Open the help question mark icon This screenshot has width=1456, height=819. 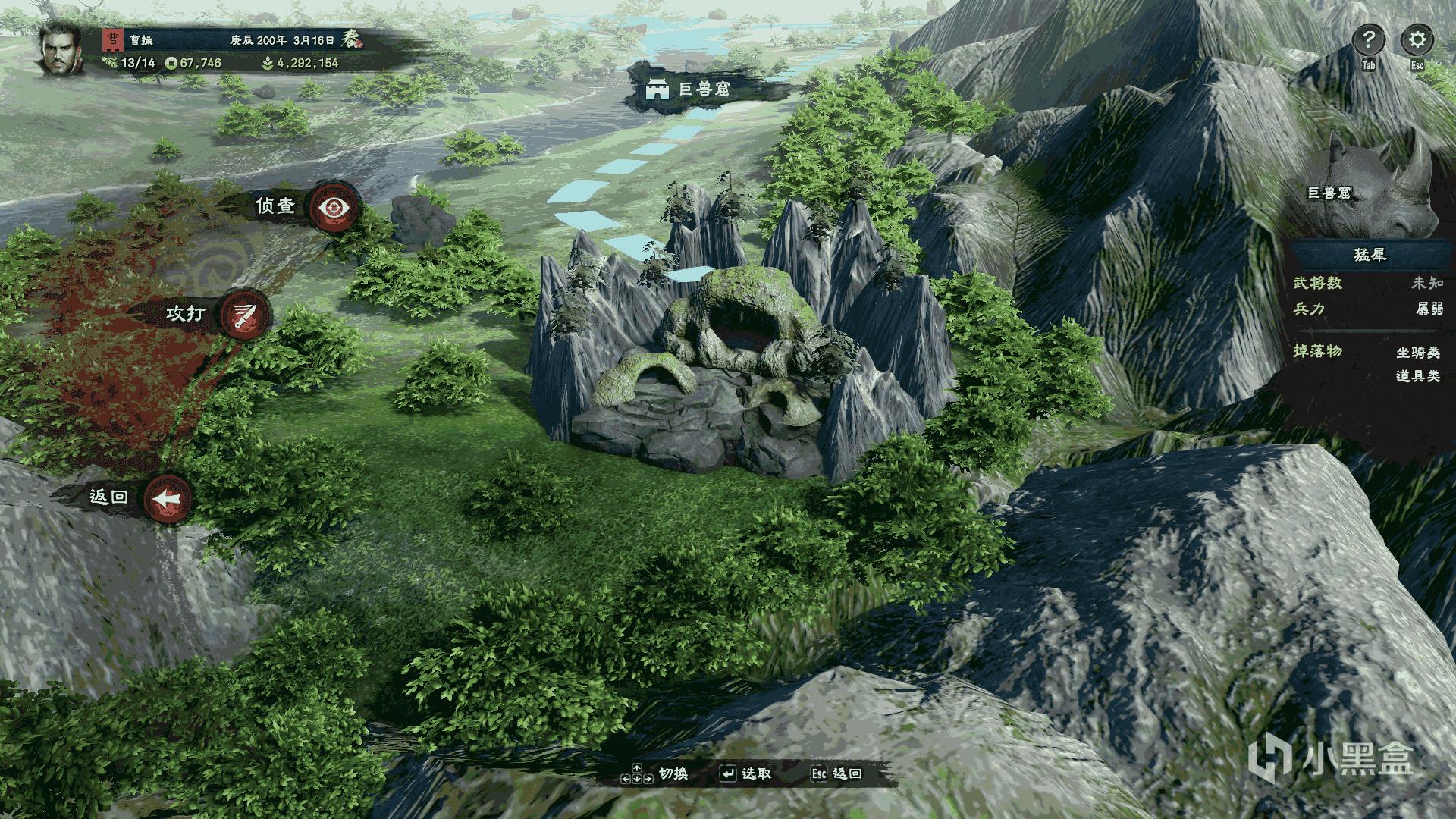click(1368, 39)
